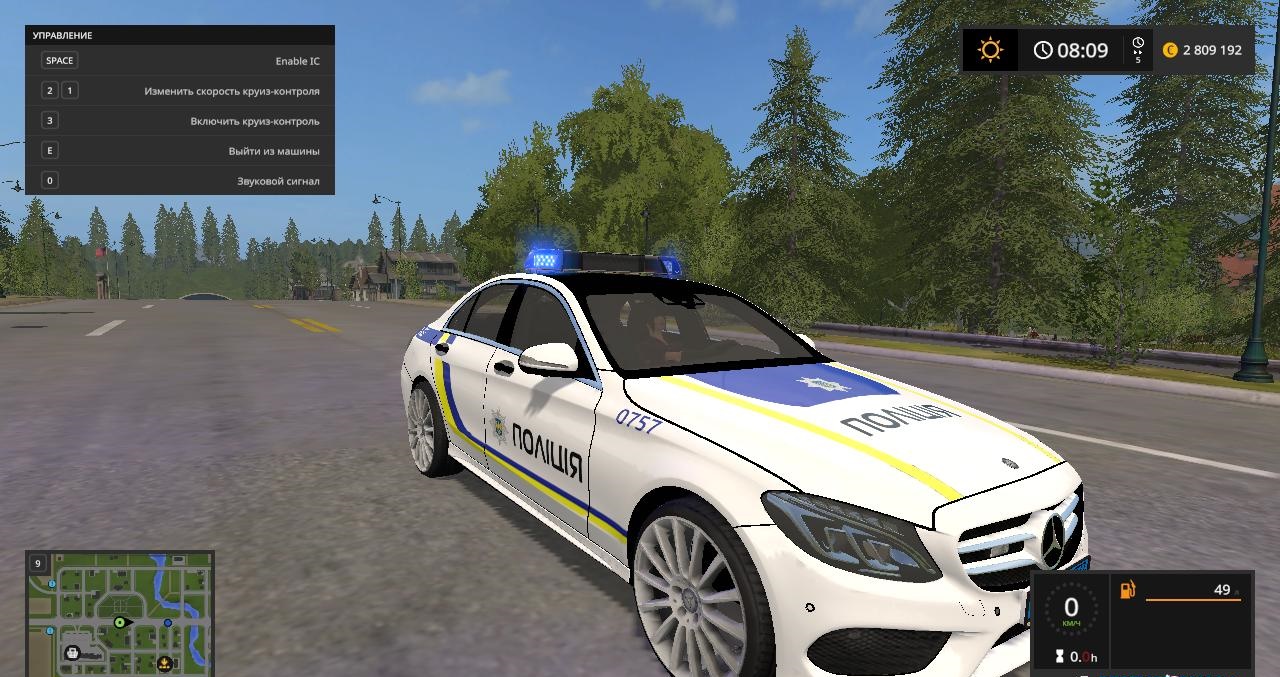Image resolution: width=1280 pixels, height=677 pixels.
Task: Open the minimap in the corner
Action: coord(119,612)
